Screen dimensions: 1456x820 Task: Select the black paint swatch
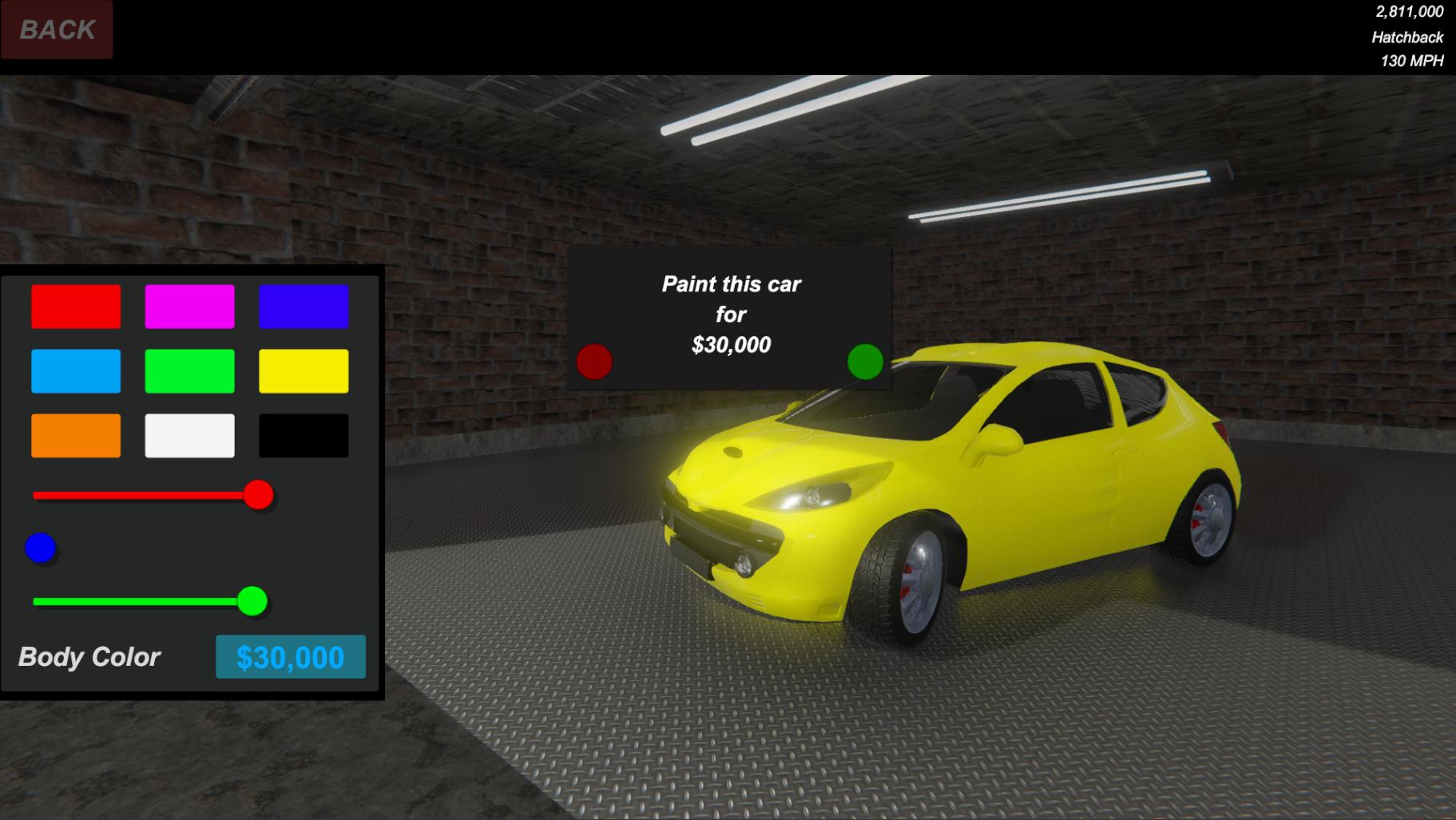click(303, 435)
